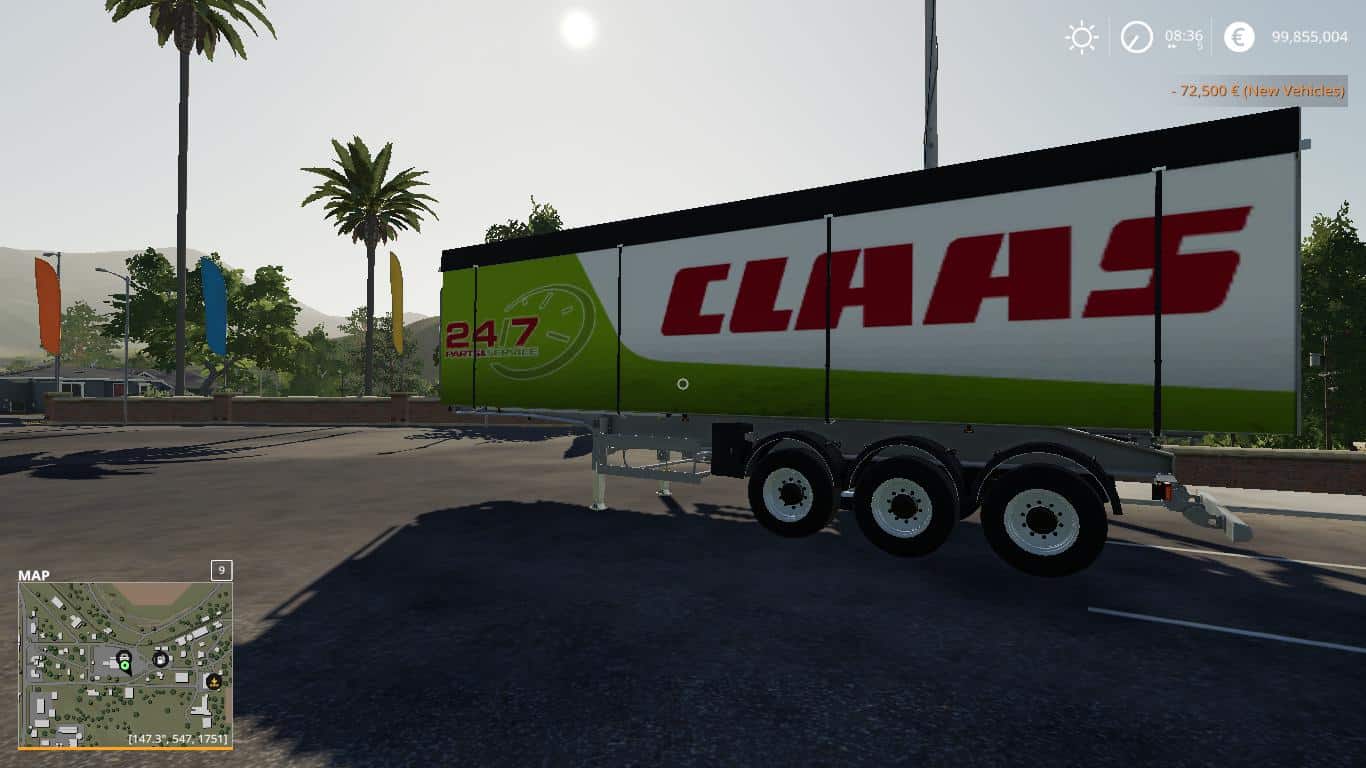Image resolution: width=1366 pixels, height=768 pixels.
Task: Click the yellow unload point icon on the minimap
Action: [214, 682]
